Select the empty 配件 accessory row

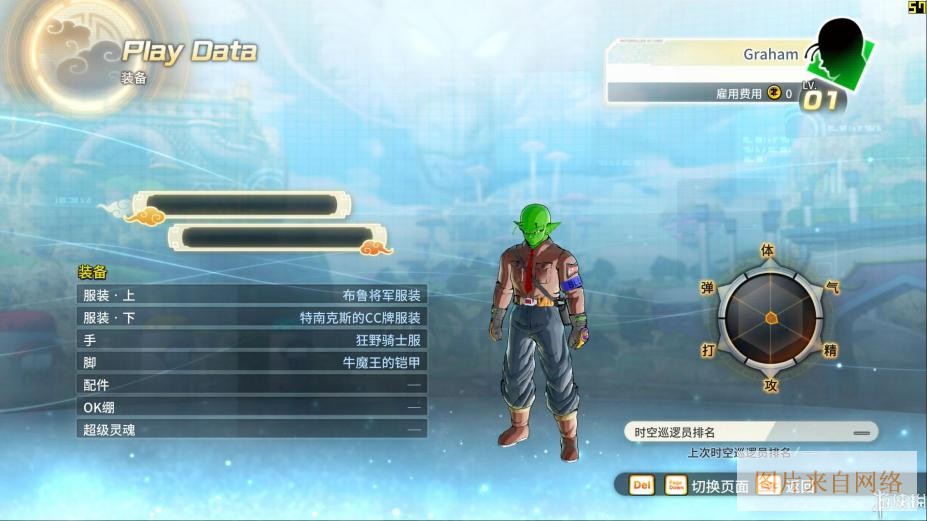pyautogui.click(x=252, y=384)
